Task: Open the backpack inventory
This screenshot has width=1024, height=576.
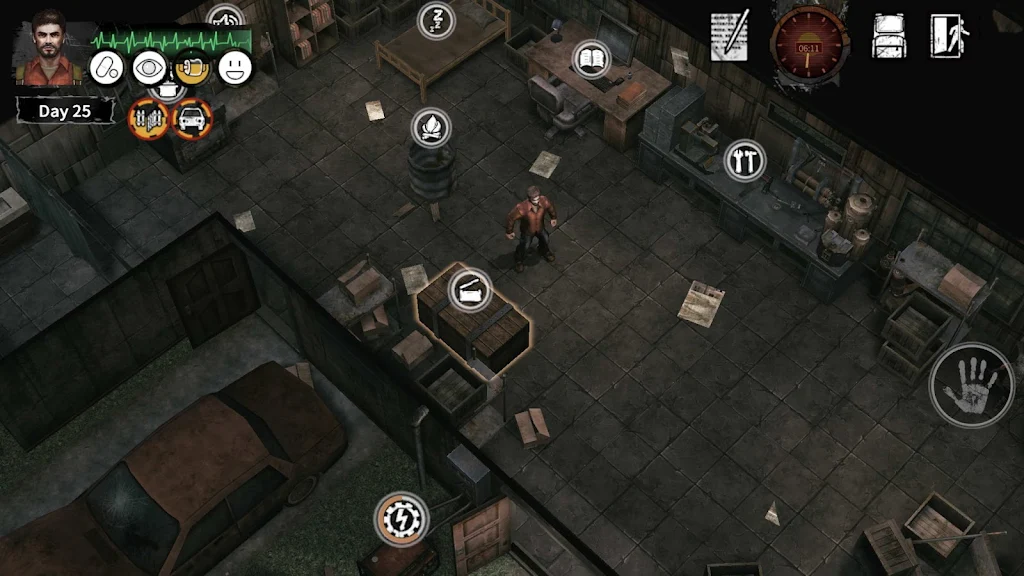Action: (889, 37)
